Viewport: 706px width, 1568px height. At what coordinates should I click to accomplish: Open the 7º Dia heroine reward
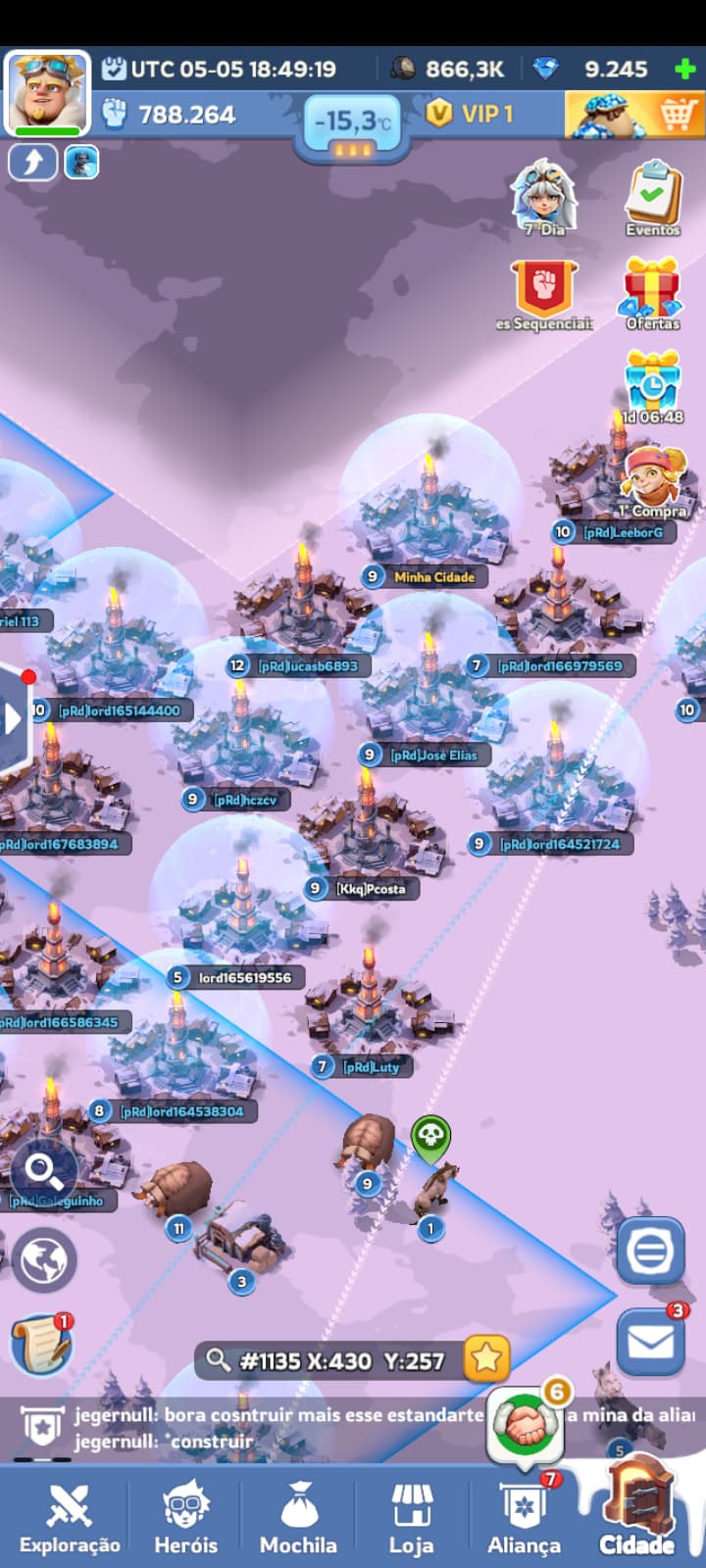[x=544, y=197]
